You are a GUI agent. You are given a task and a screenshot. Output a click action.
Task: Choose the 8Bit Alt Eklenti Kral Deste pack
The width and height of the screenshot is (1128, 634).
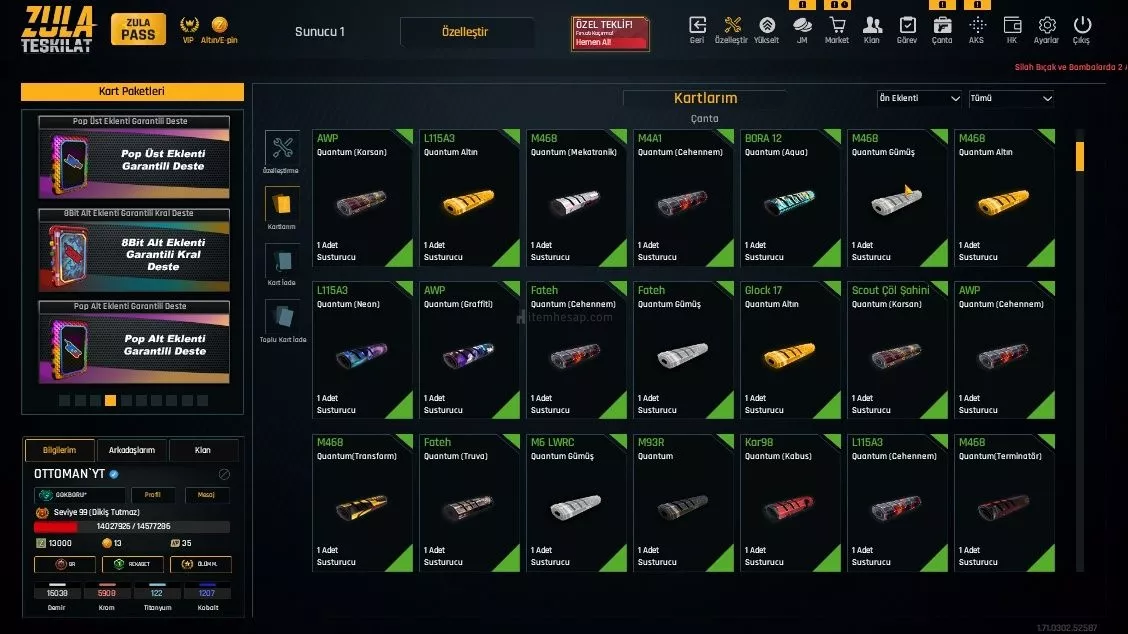pos(135,254)
